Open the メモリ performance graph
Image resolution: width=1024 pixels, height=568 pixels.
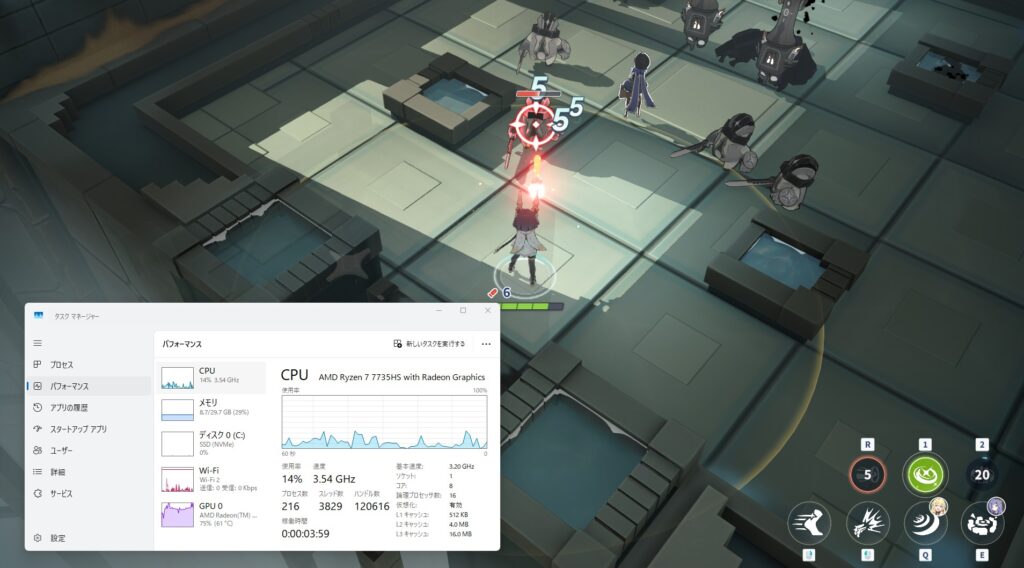210,408
